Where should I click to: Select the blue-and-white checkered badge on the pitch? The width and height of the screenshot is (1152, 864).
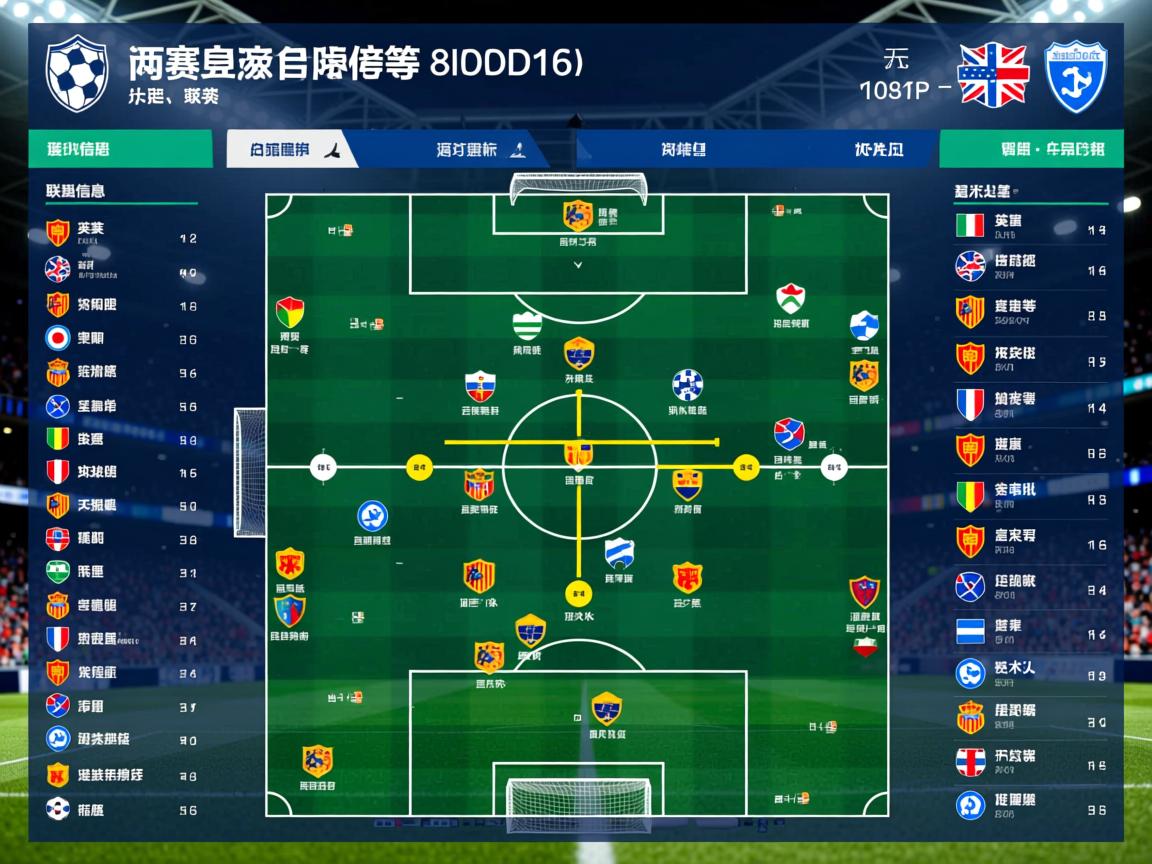tap(687, 385)
